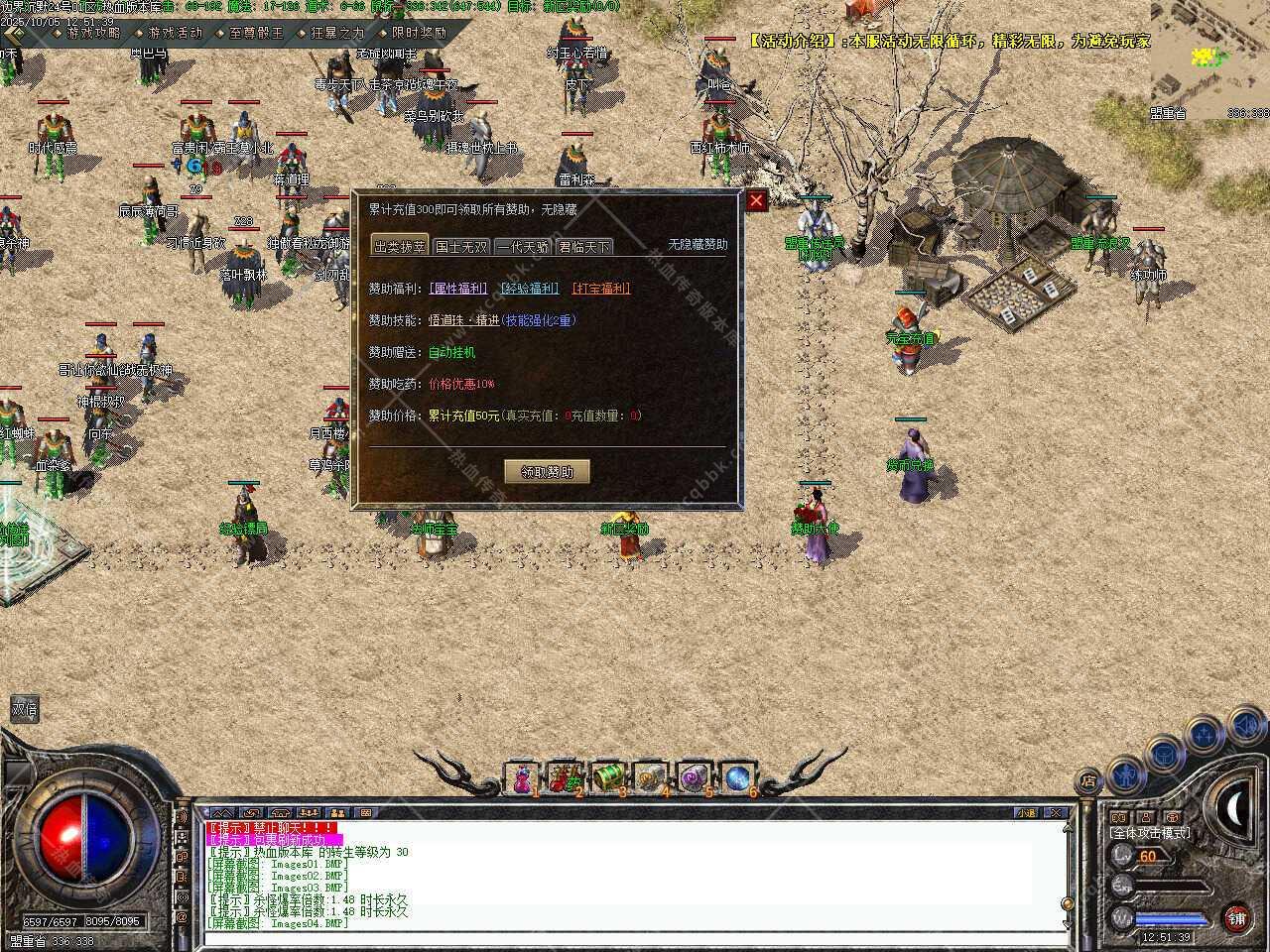This screenshot has width=1270, height=952.
Task: Open the 店 shop button
Action: tap(1088, 780)
